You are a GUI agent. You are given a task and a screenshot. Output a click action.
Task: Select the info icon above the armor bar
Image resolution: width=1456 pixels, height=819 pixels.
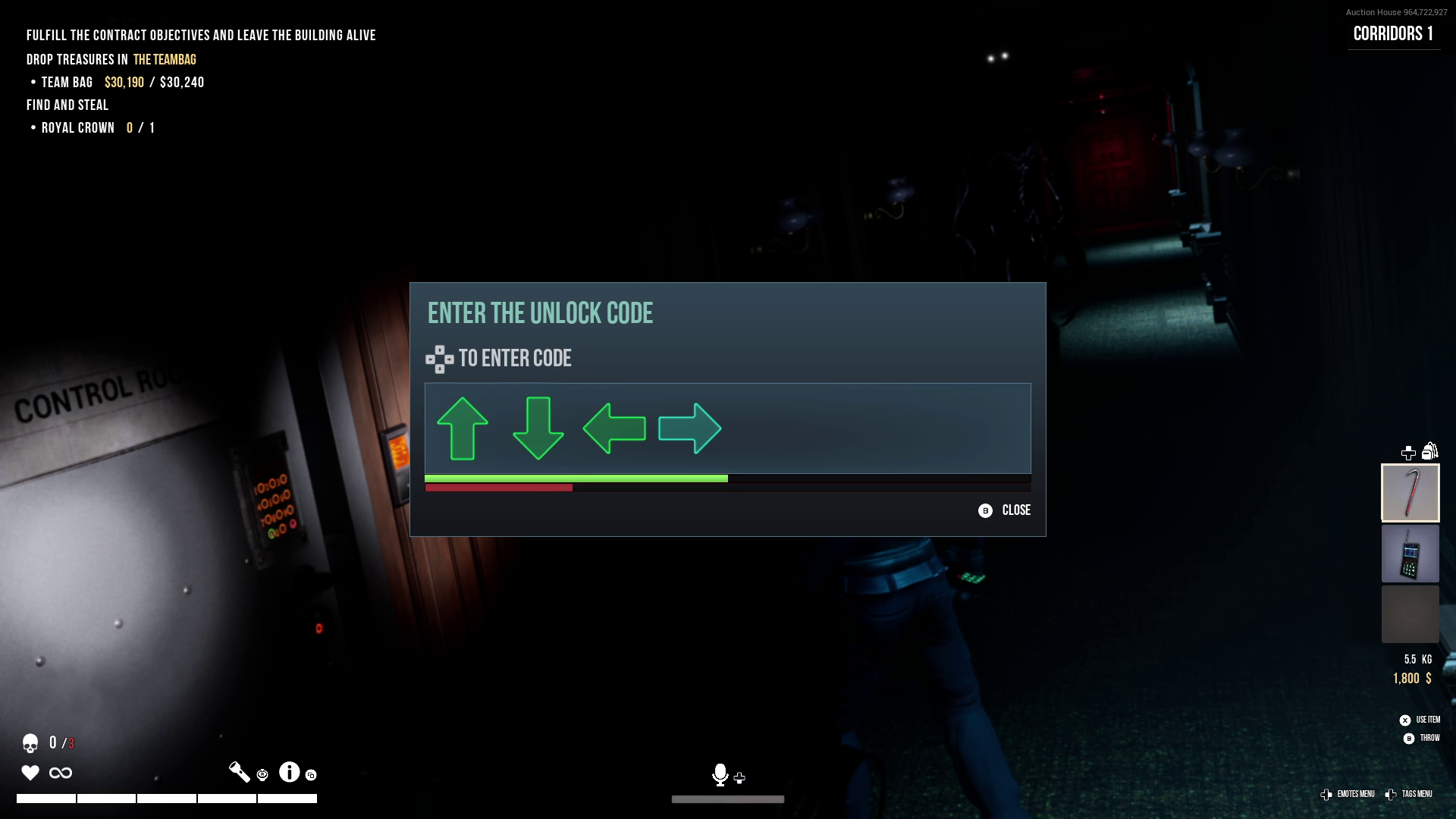click(x=289, y=771)
